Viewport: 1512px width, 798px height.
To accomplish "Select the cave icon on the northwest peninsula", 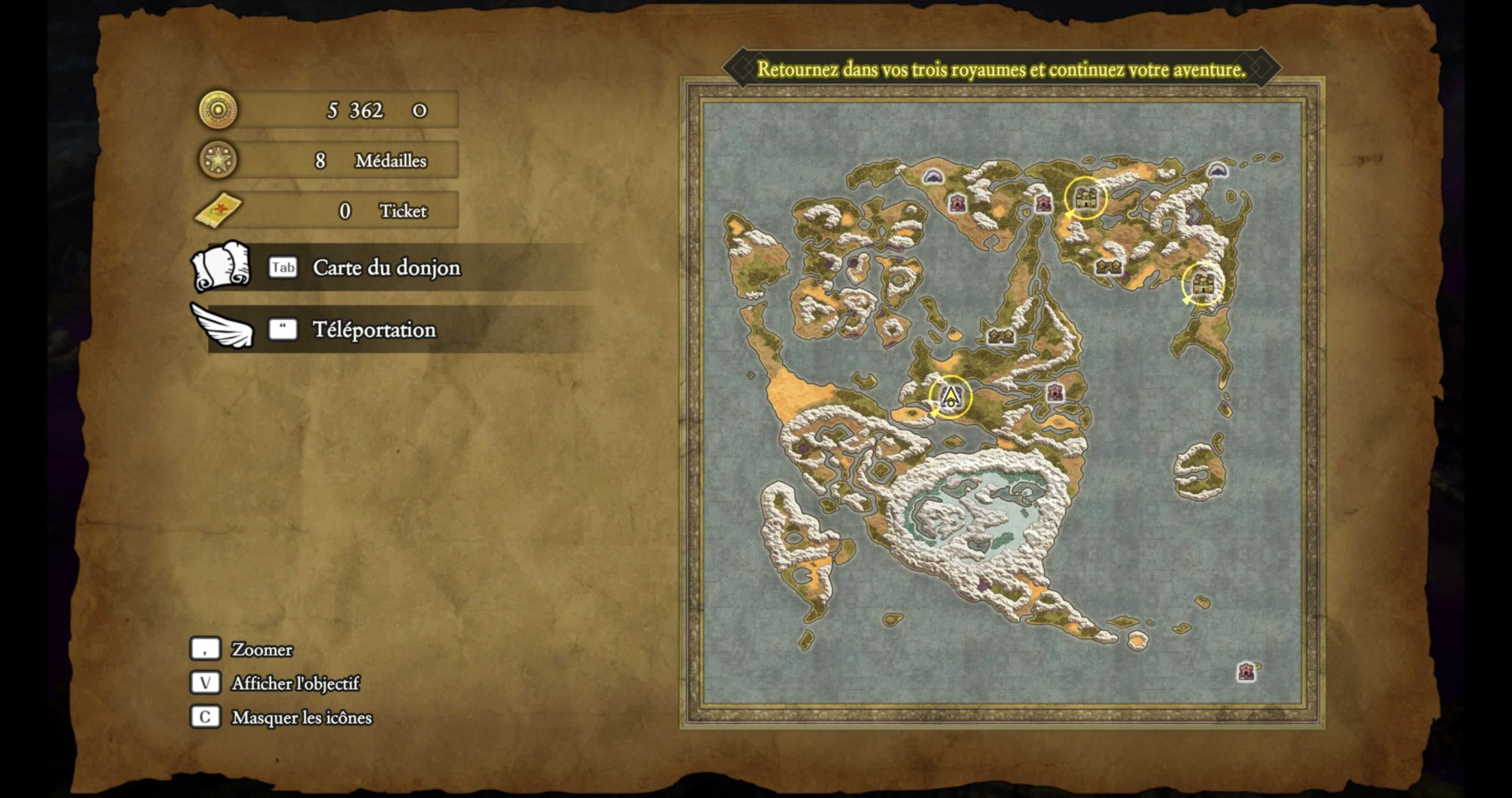I will point(933,176).
